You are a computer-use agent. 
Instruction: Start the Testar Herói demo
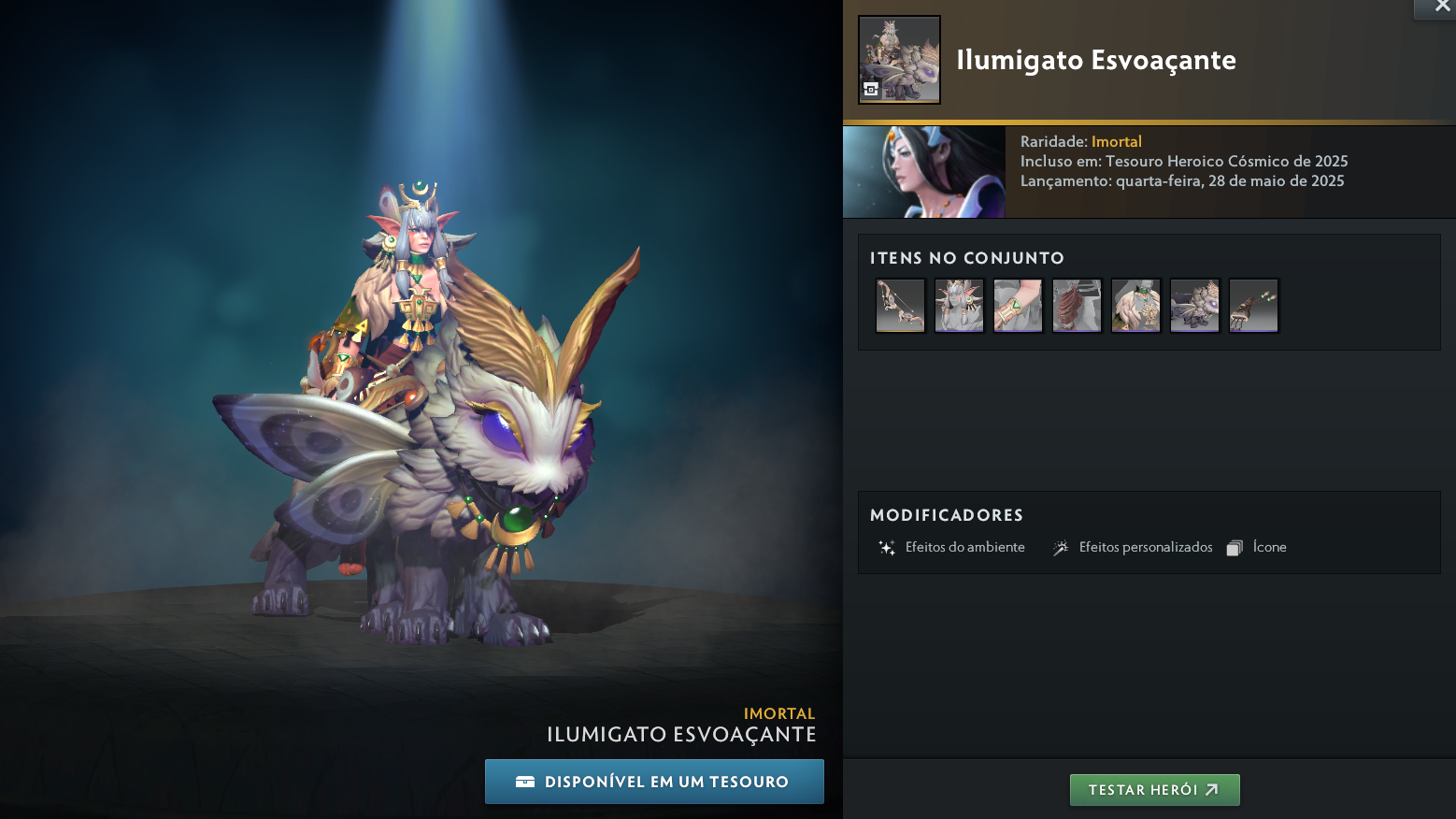[1154, 790]
